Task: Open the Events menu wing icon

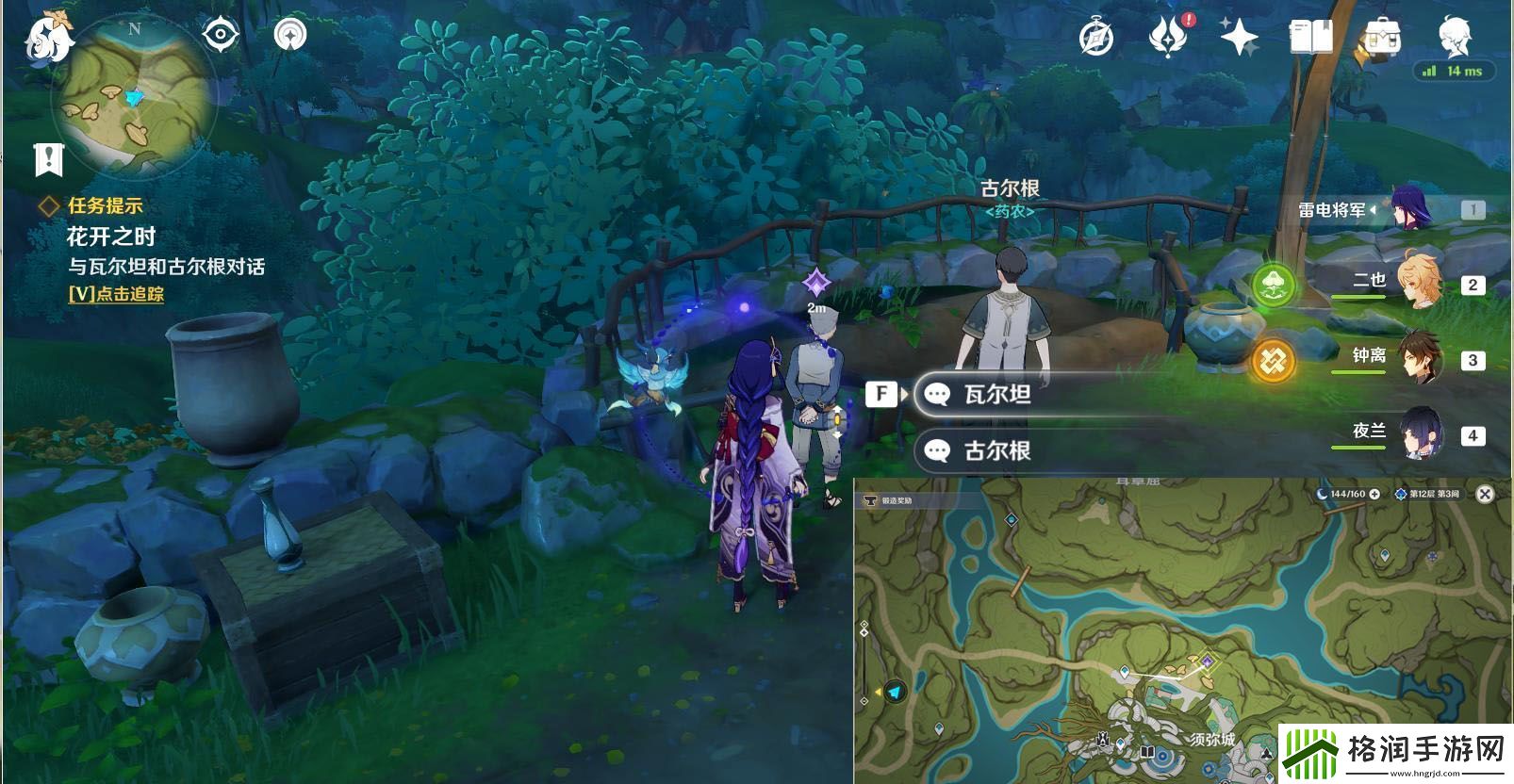Action: point(1166,34)
